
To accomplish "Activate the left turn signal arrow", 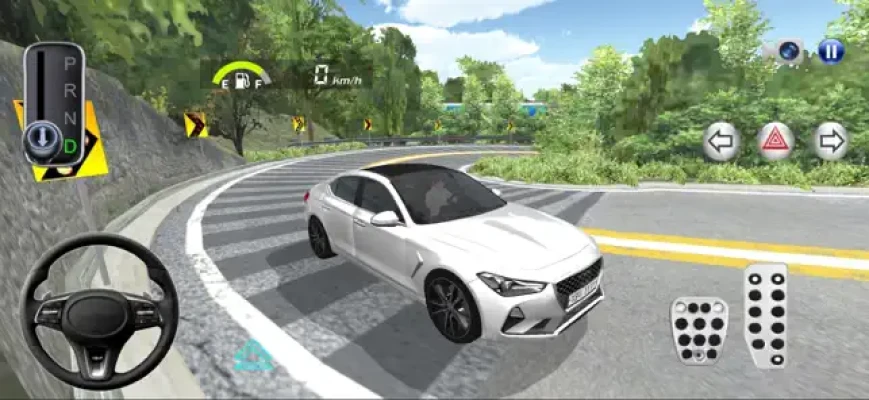I will (x=719, y=141).
